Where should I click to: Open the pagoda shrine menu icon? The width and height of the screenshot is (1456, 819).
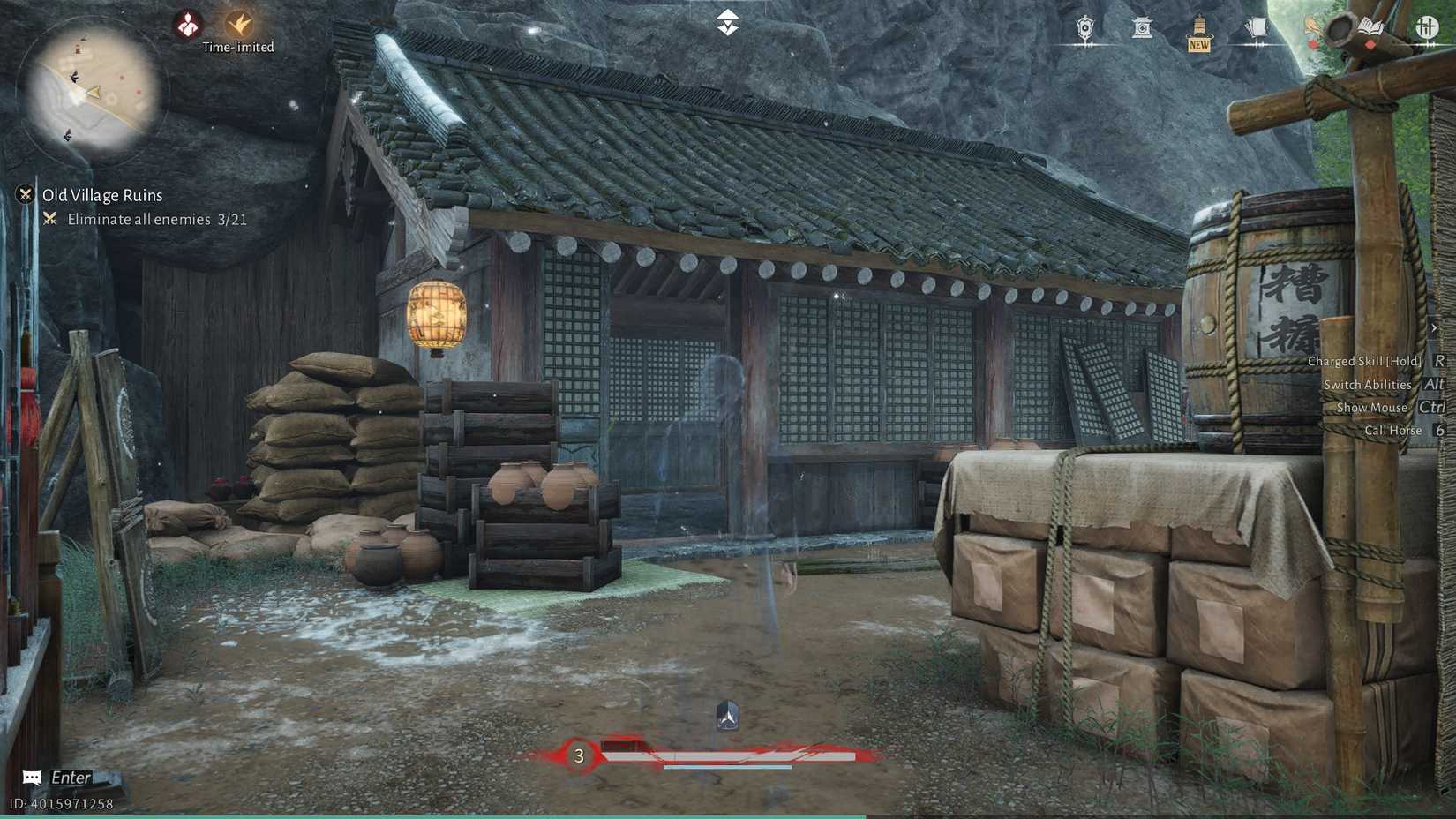point(1140,26)
